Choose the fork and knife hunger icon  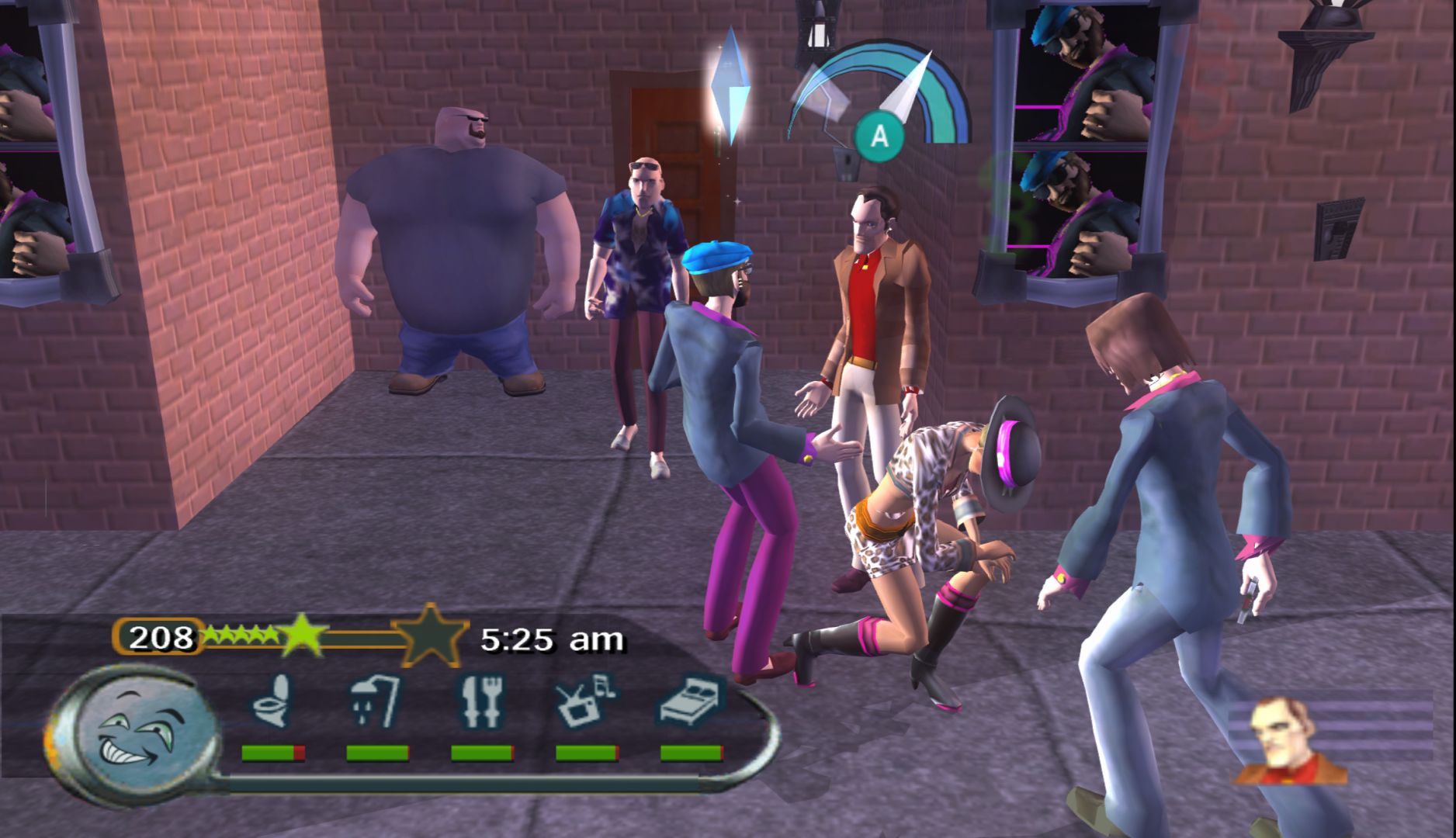click(x=481, y=701)
